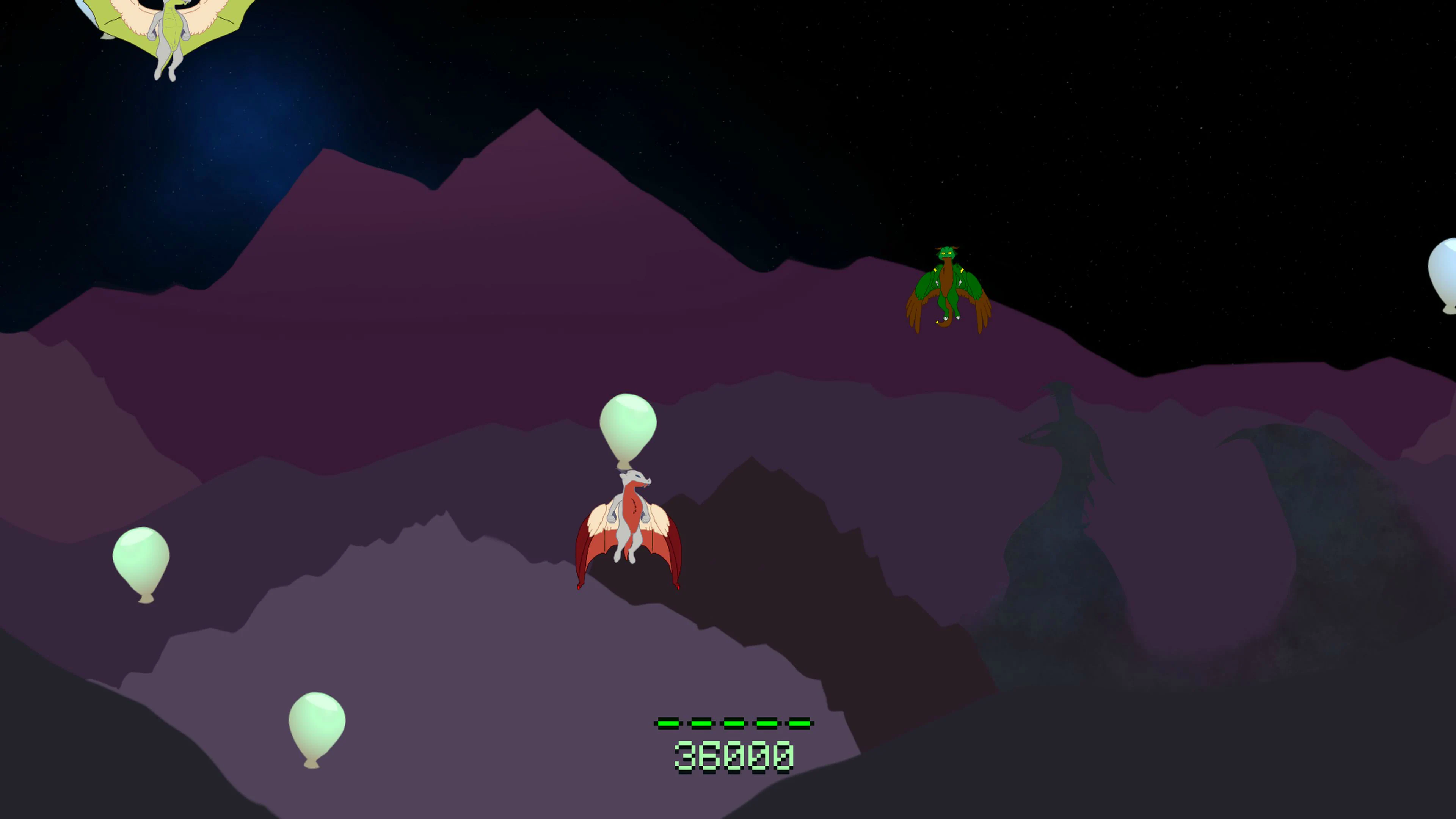Click the last health bar segment

[798, 723]
